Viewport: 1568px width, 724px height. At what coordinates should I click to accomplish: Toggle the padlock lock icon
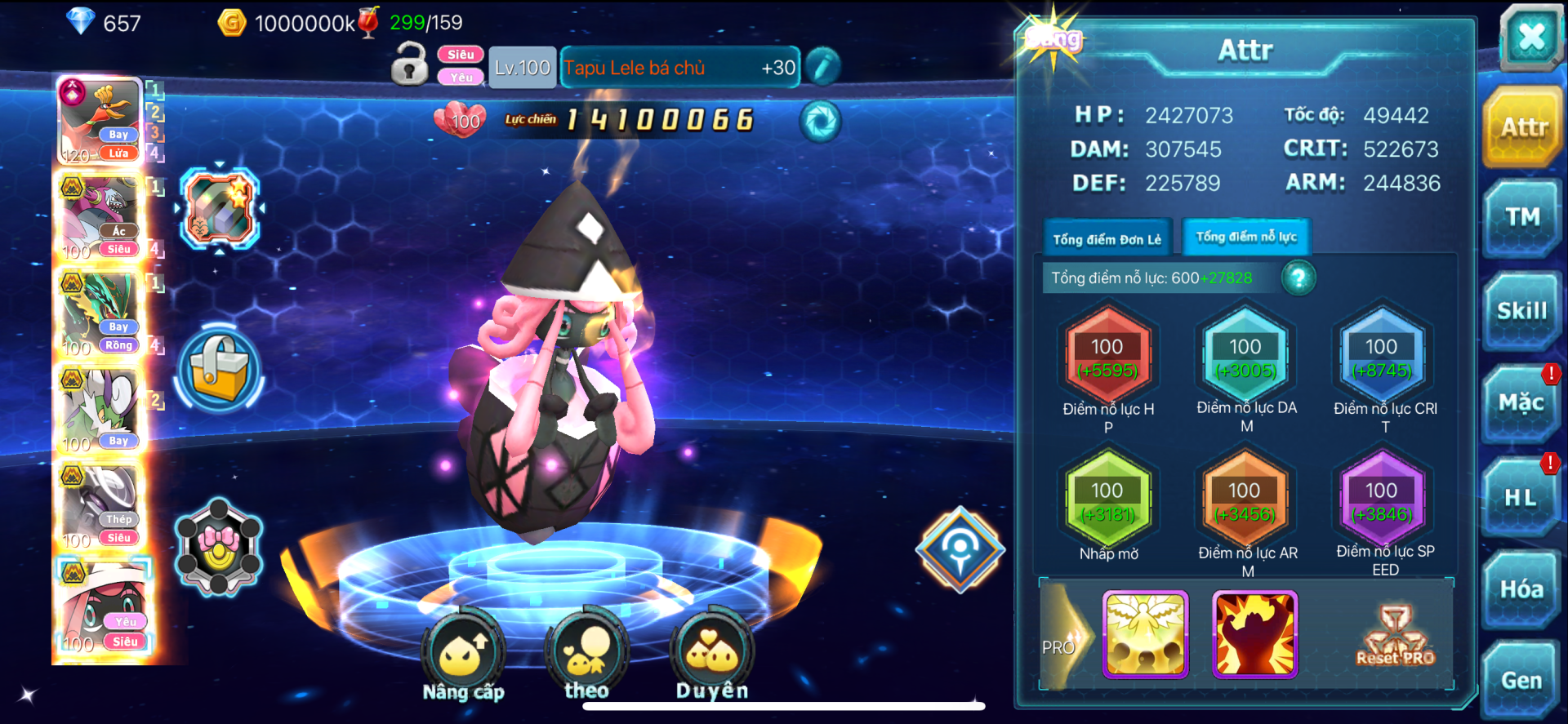[409, 64]
